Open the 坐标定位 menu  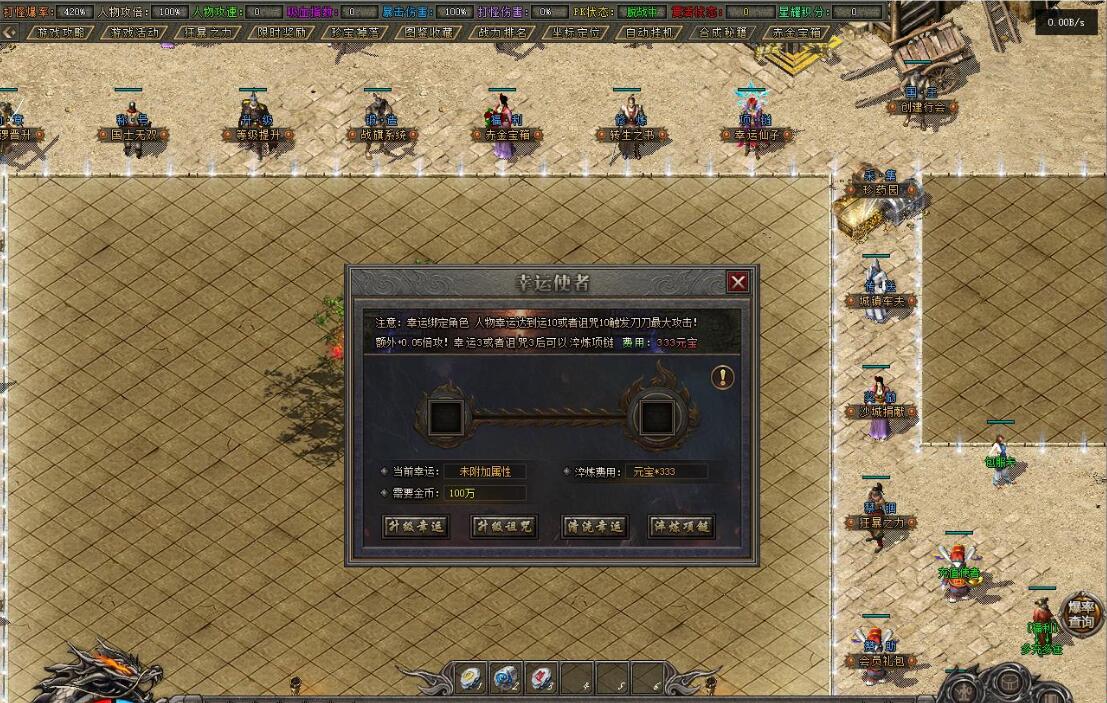coord(576,32)
